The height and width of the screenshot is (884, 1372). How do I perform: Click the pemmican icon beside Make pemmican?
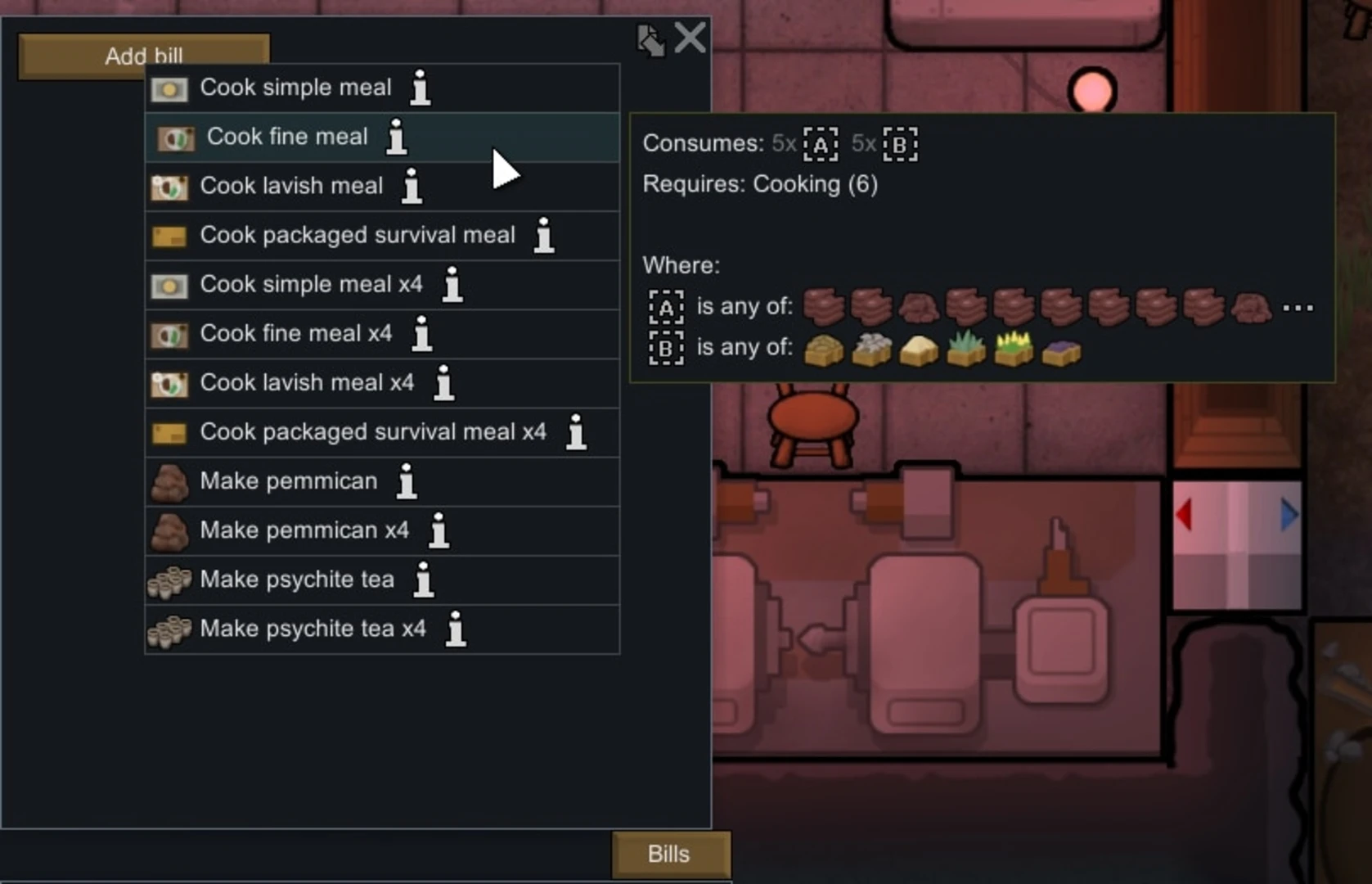pos(169,482)
